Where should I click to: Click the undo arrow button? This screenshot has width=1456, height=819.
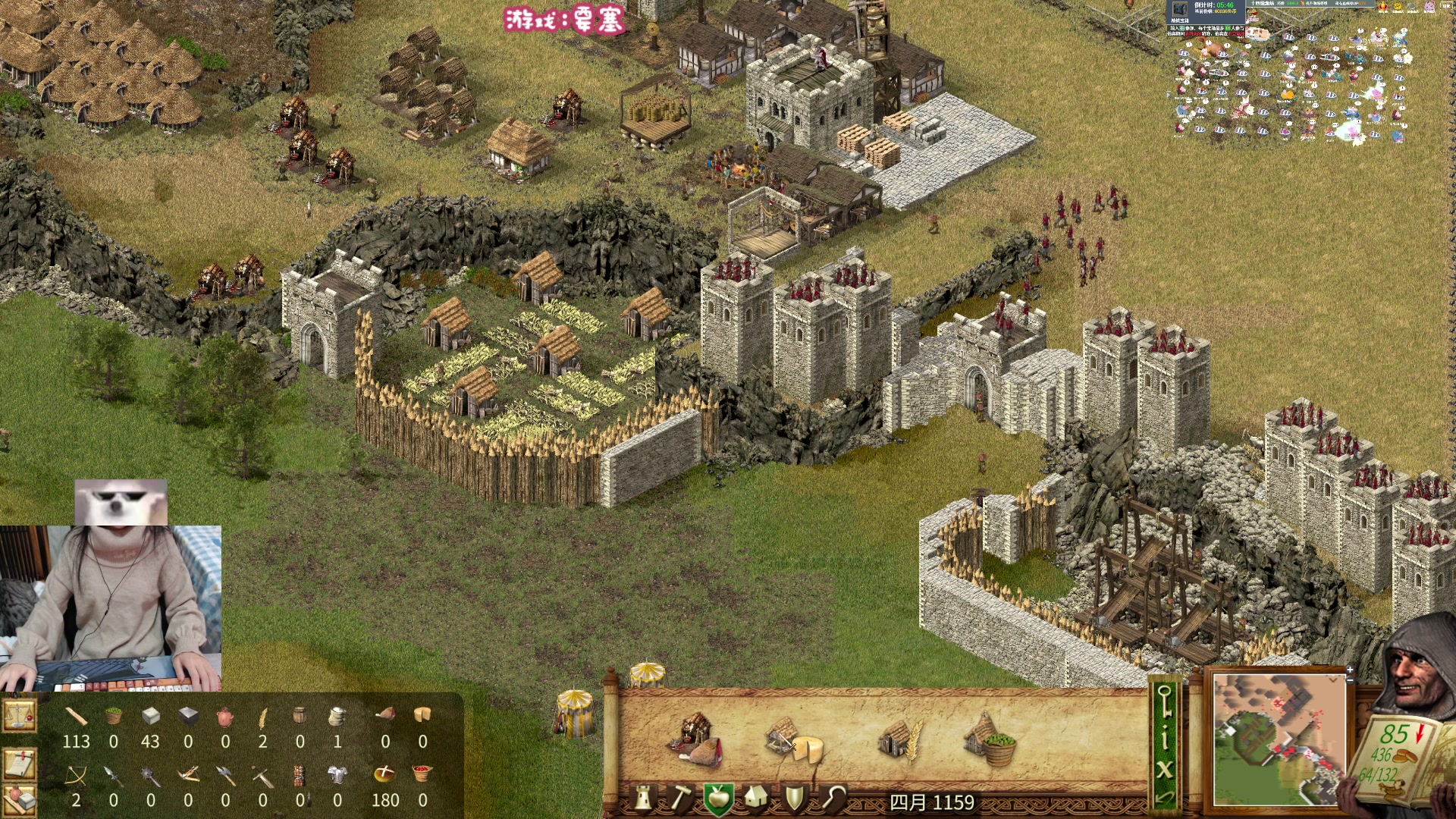click(1165, 798)
